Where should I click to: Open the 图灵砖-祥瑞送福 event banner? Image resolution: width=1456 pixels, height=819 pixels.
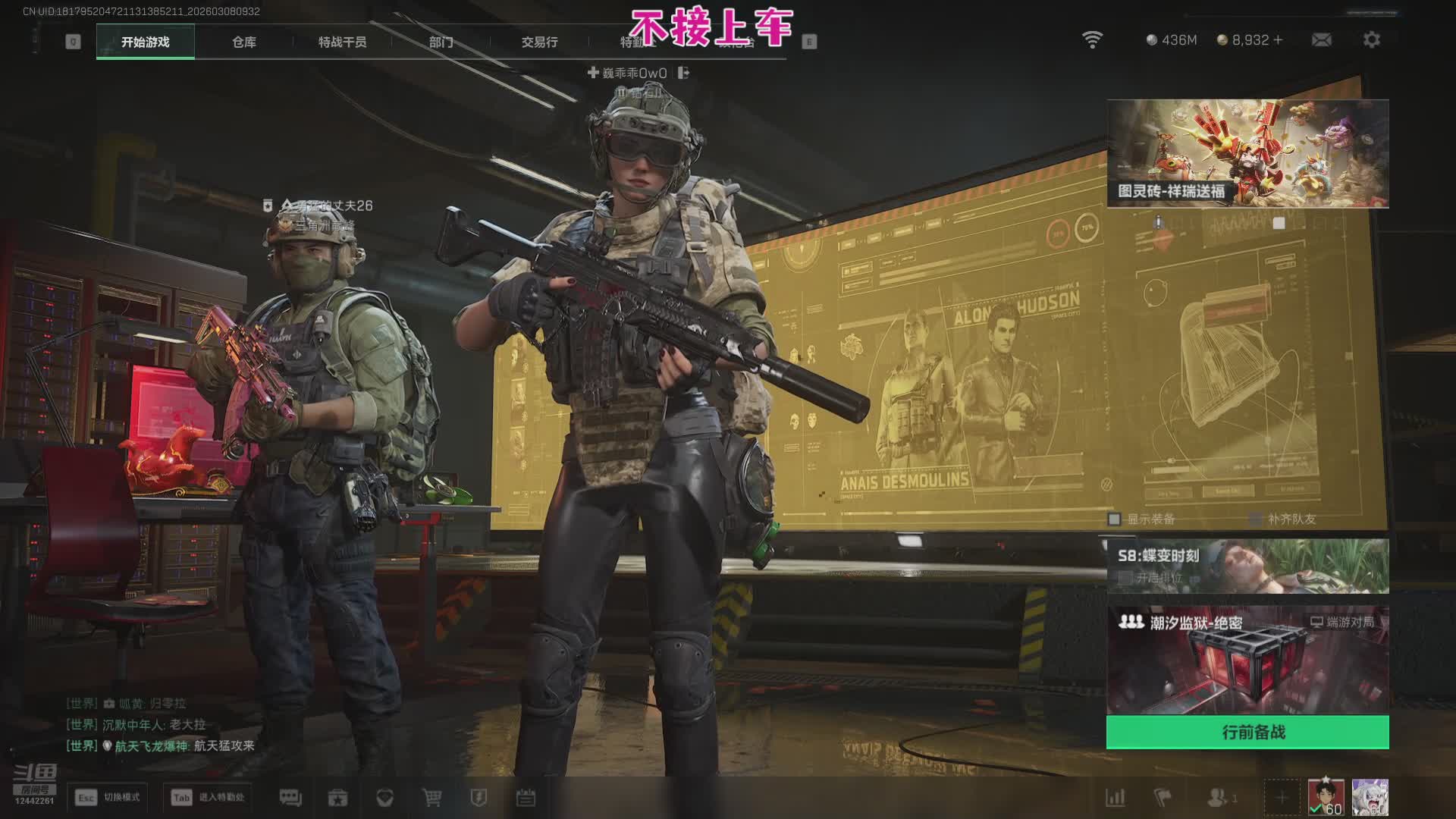[x=1247, y=153]
